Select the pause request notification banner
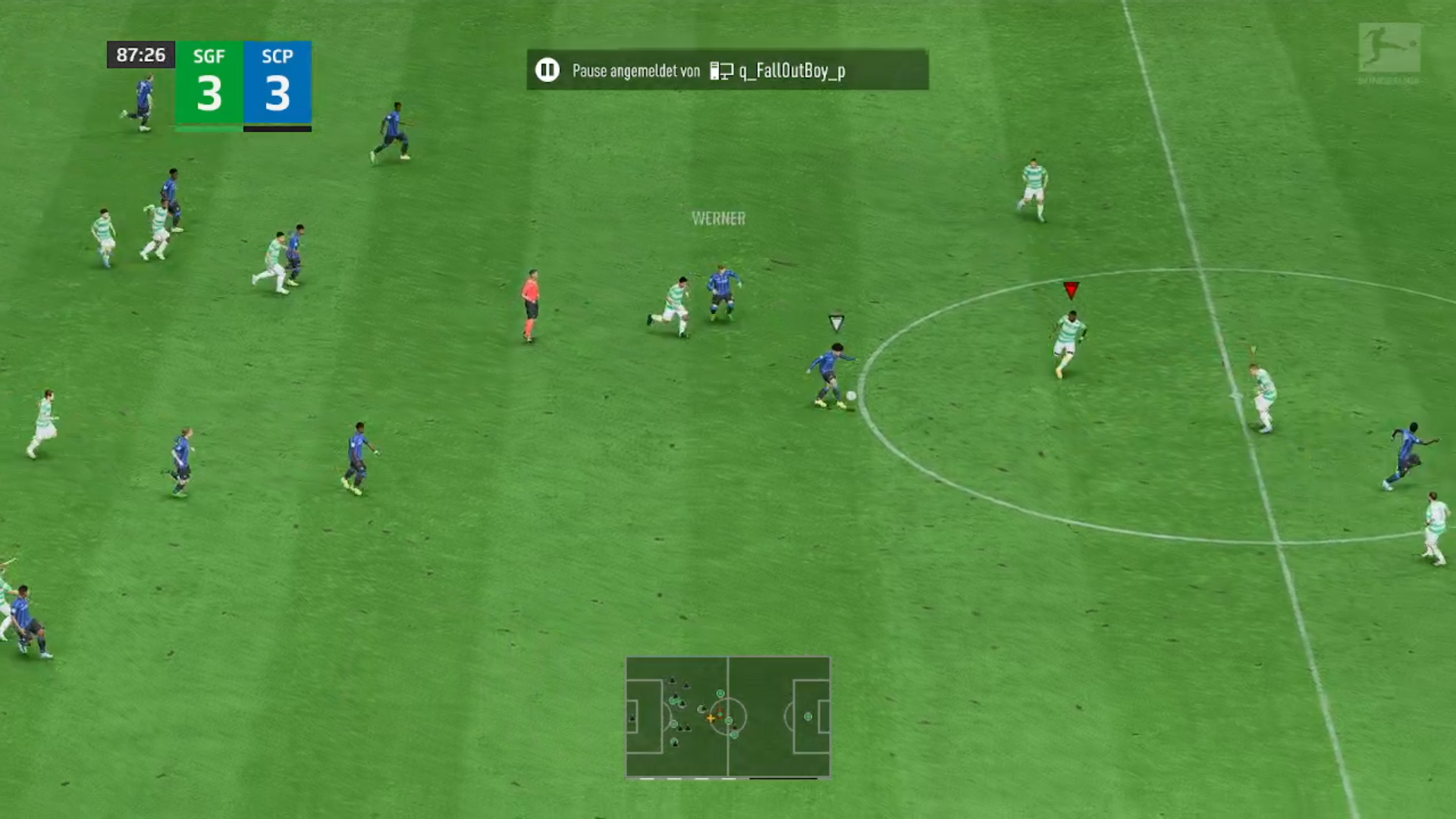1456x819 pixels. (727, 71)
